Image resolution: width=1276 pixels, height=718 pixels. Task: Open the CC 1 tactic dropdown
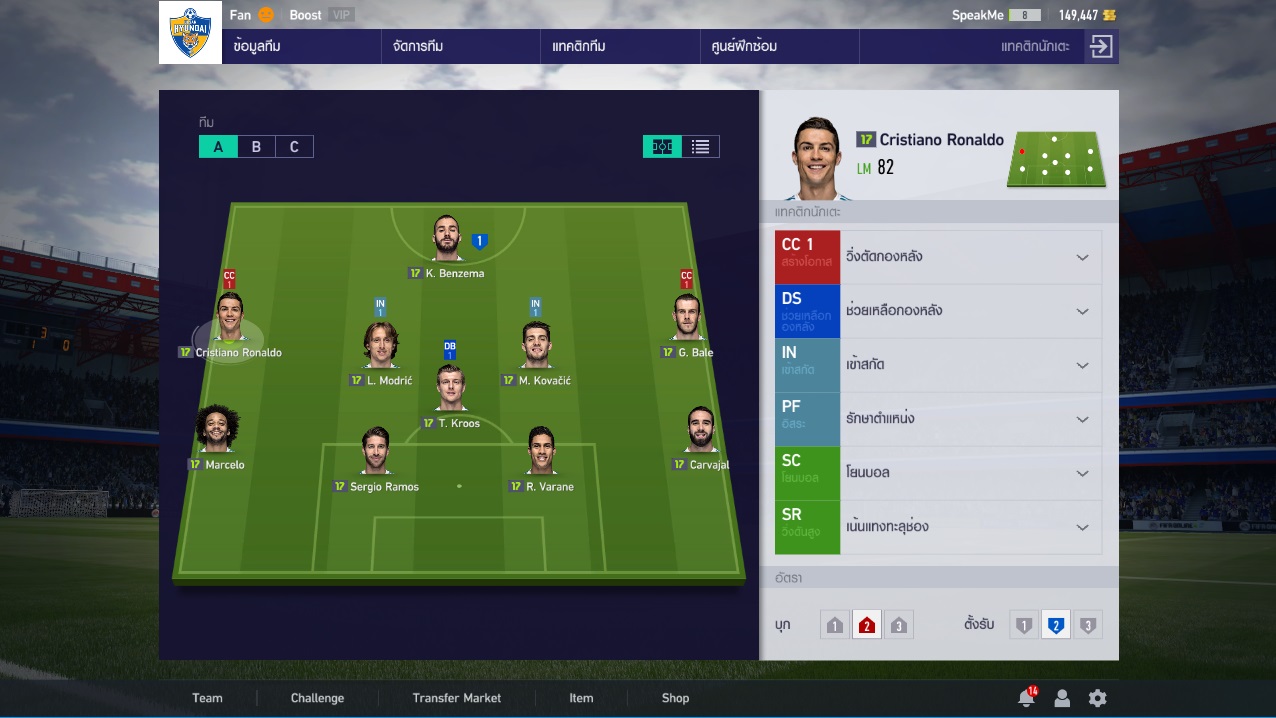[x=1081, y=257]
